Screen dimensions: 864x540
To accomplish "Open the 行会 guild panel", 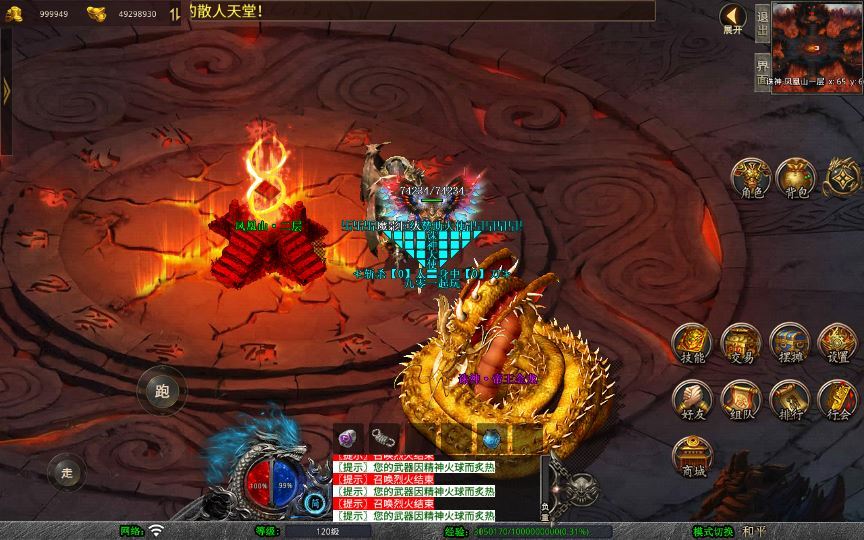I will tap(838, 400).
